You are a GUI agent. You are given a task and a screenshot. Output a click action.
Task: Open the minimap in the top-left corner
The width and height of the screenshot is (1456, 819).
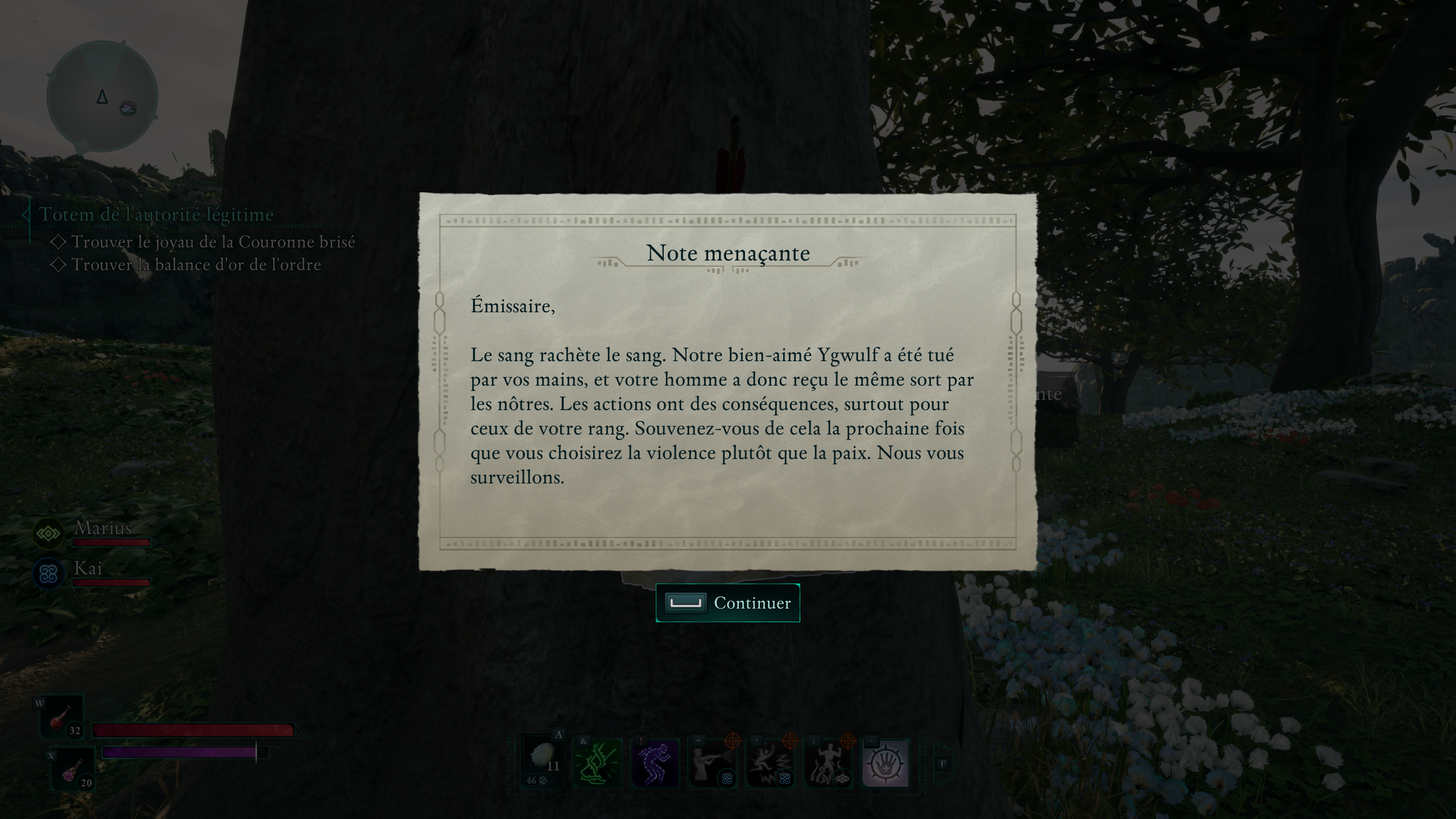point(101,96)
